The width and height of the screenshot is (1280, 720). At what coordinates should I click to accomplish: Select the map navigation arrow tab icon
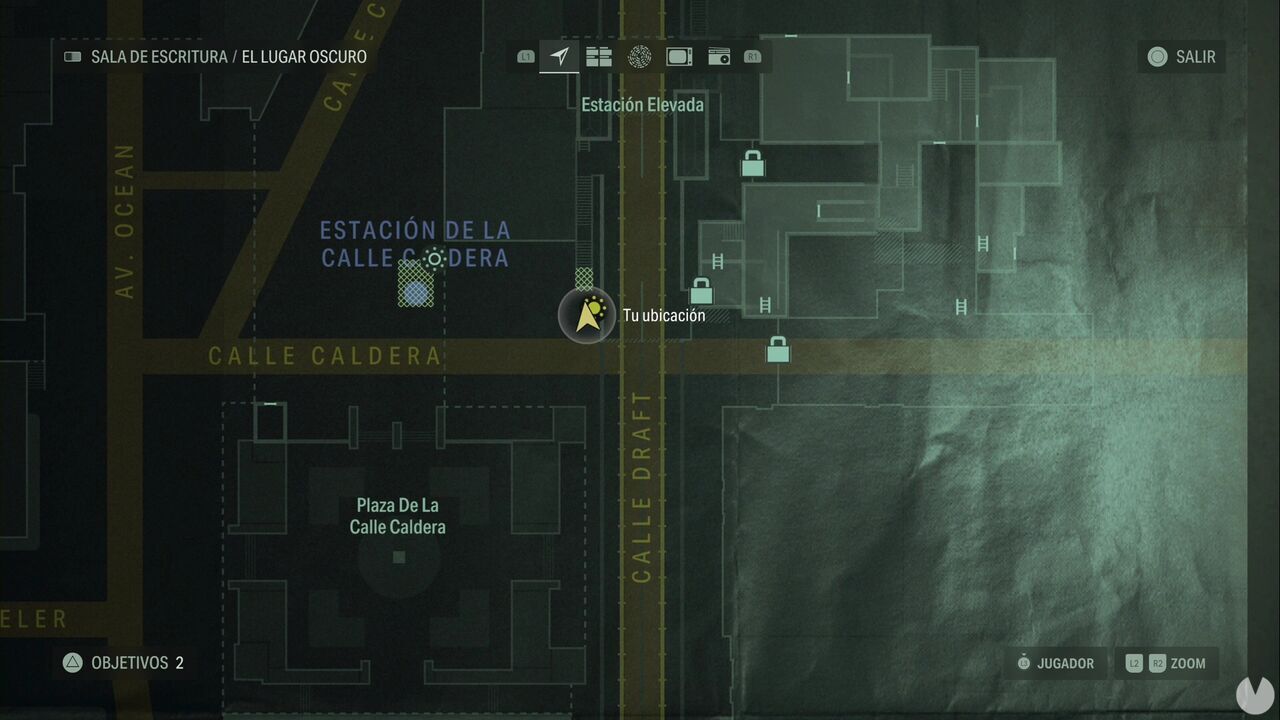click(x=559, y=57)
